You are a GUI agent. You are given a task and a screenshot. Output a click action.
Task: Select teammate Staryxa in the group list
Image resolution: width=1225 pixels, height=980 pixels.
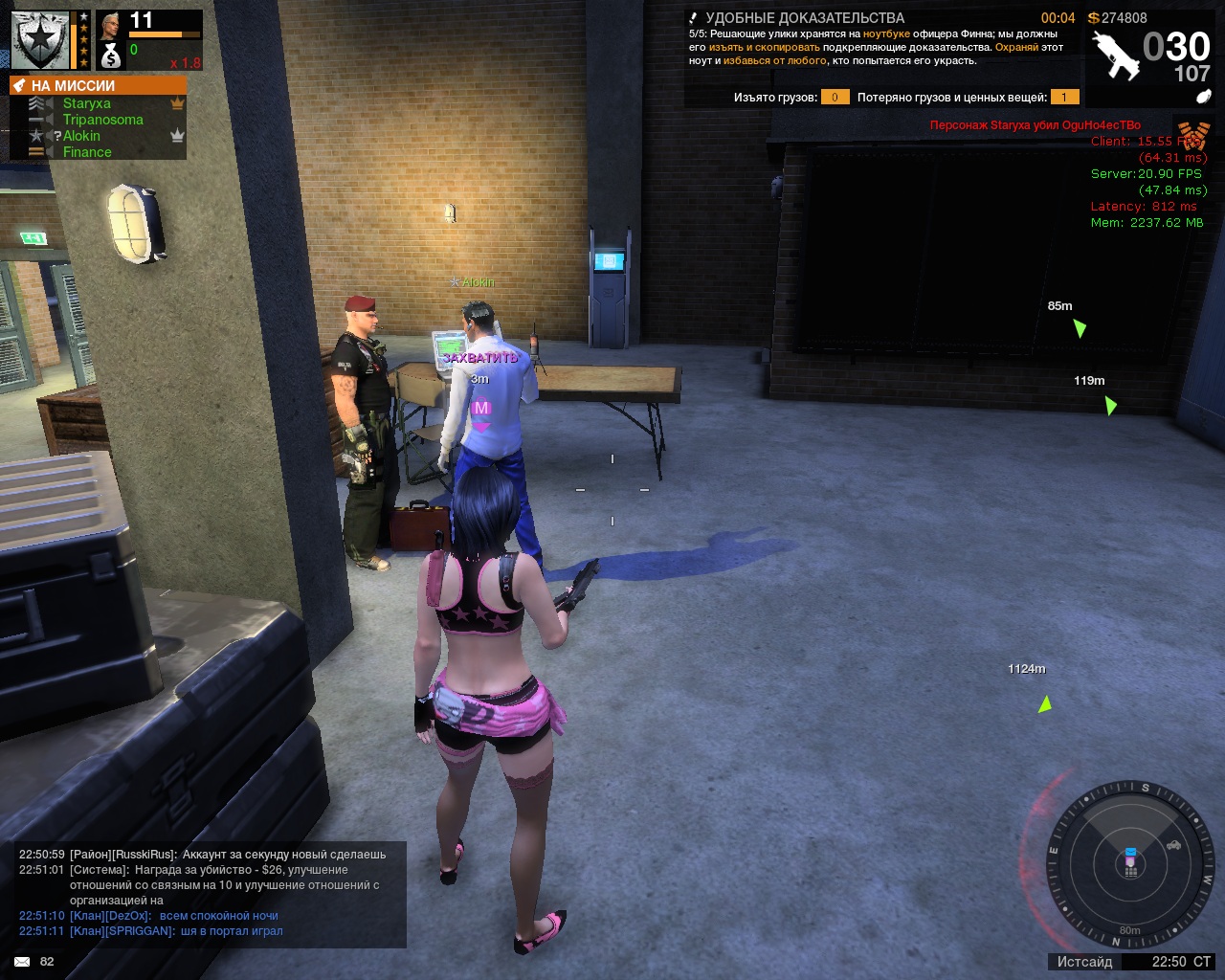pyautogui.click(x=87, y=103)
